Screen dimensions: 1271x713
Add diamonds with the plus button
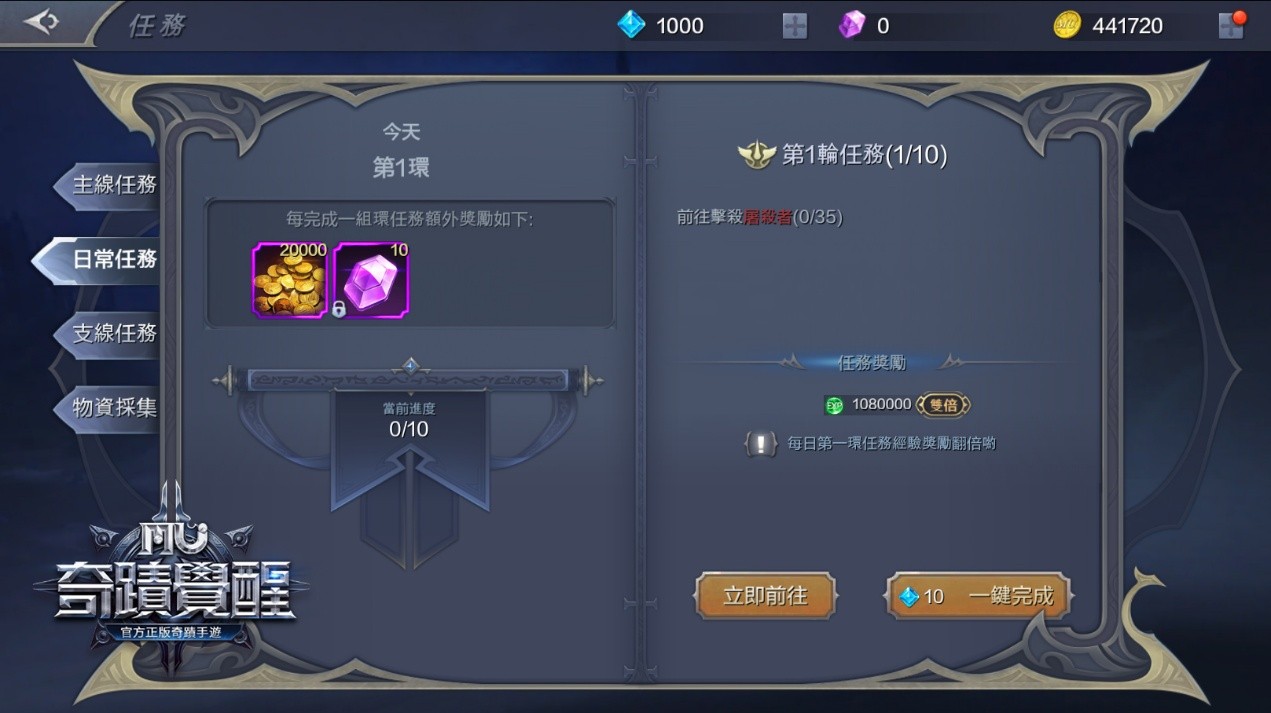click(795, 26)
